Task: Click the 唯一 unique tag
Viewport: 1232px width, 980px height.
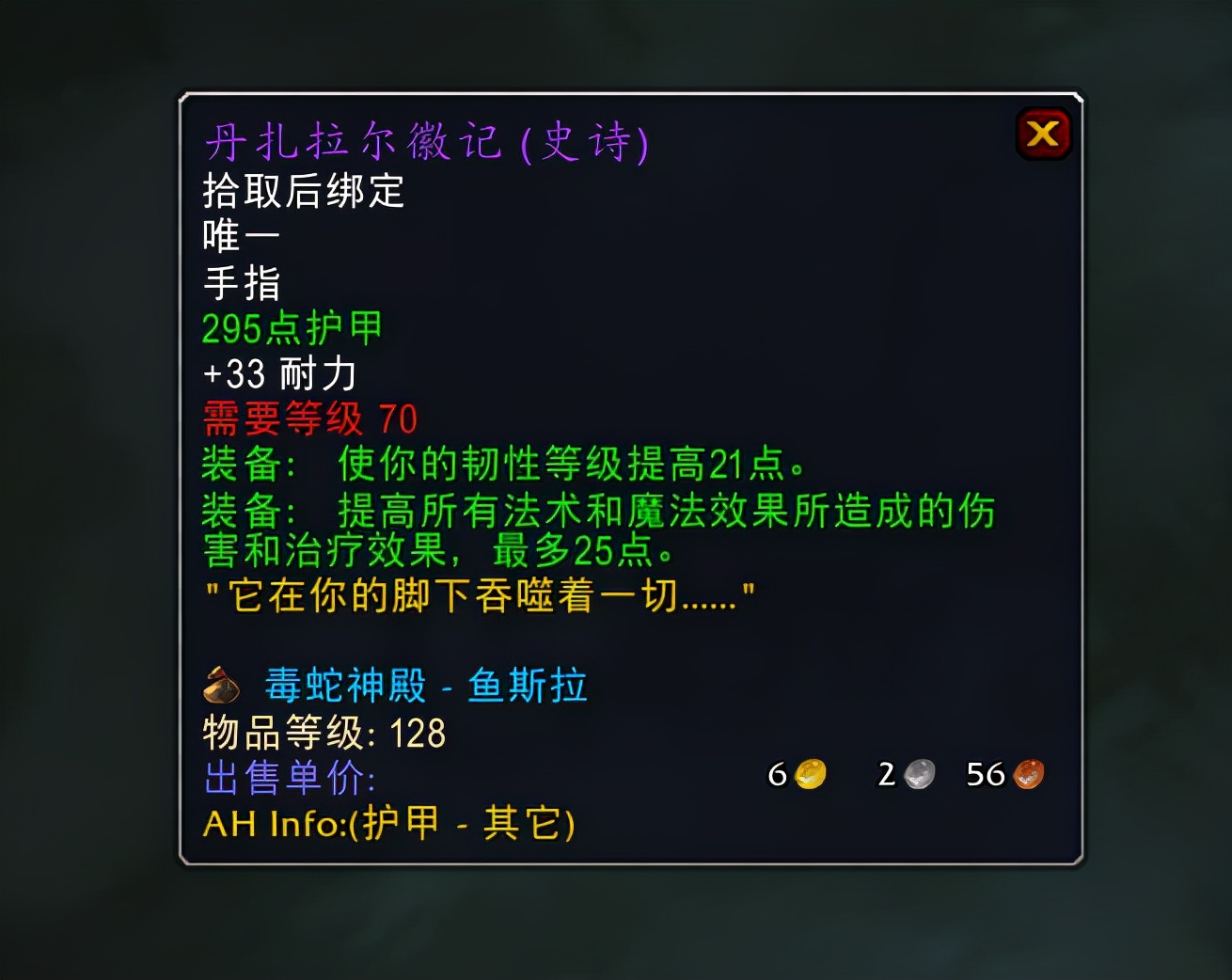Action: tap(240, 236)
